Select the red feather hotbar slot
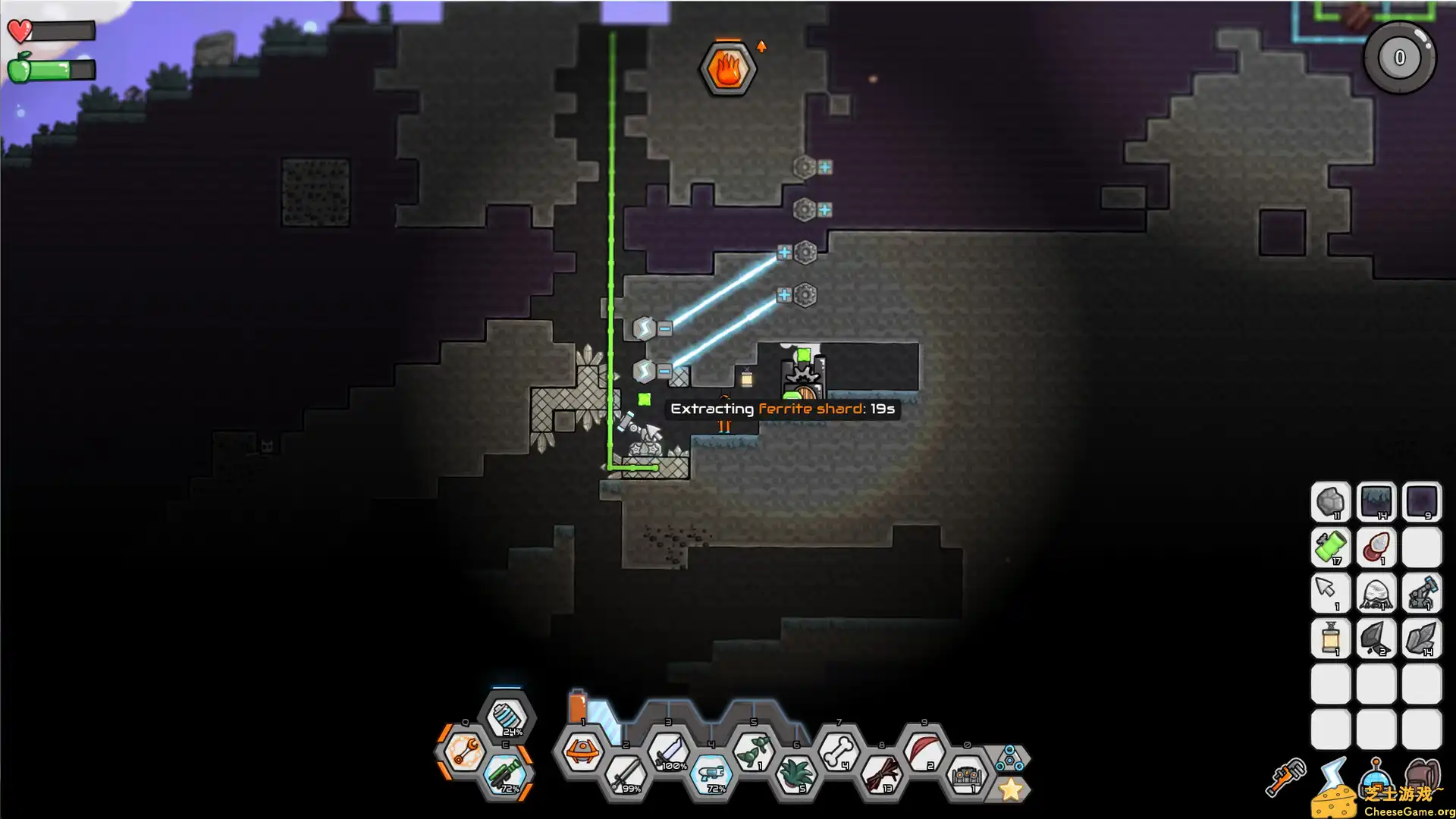 (924, 751)
